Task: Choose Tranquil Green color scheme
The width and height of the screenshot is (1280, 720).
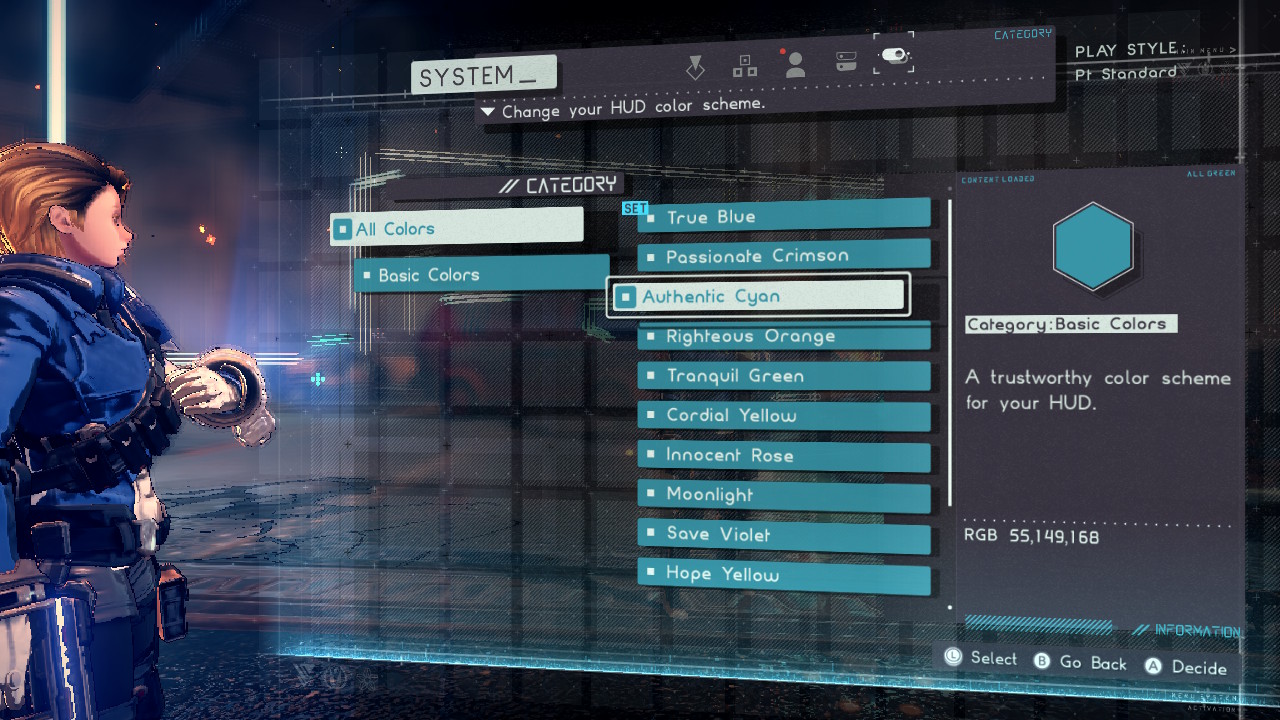Action: (783, 376)
